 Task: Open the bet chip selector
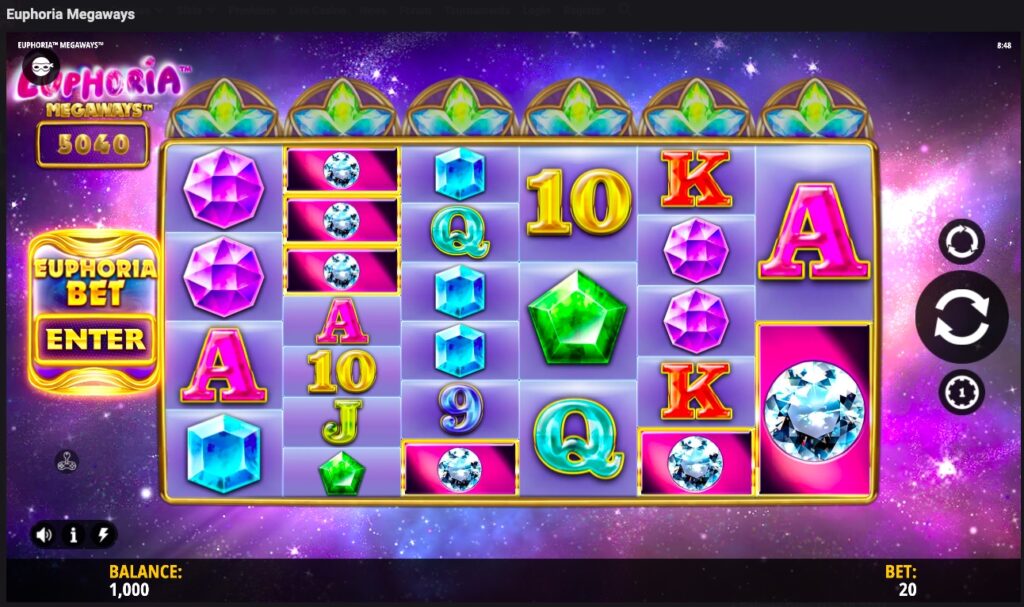[961, 392]
